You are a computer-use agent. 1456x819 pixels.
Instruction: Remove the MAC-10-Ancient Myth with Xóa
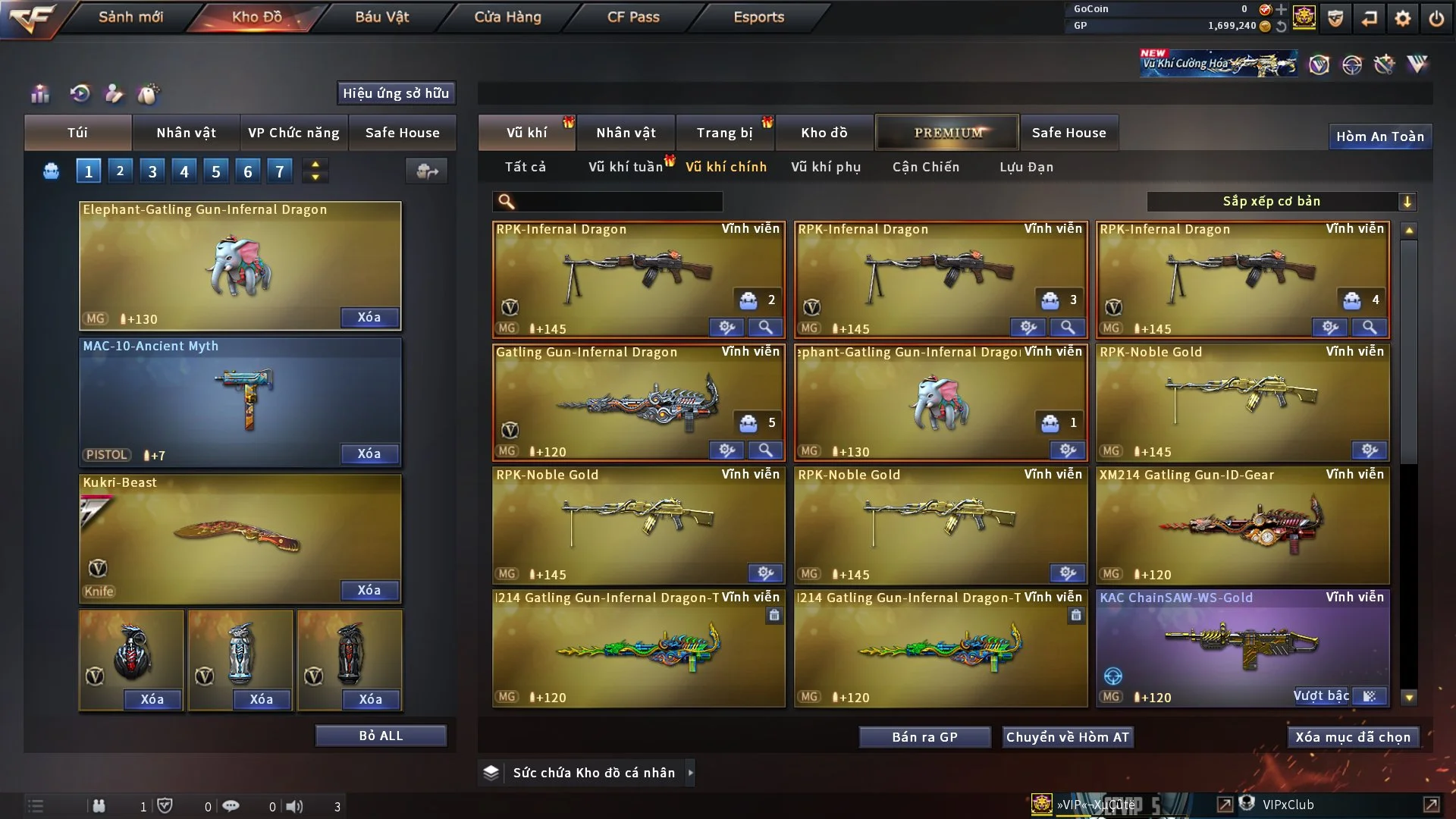(x=369, y=453)
